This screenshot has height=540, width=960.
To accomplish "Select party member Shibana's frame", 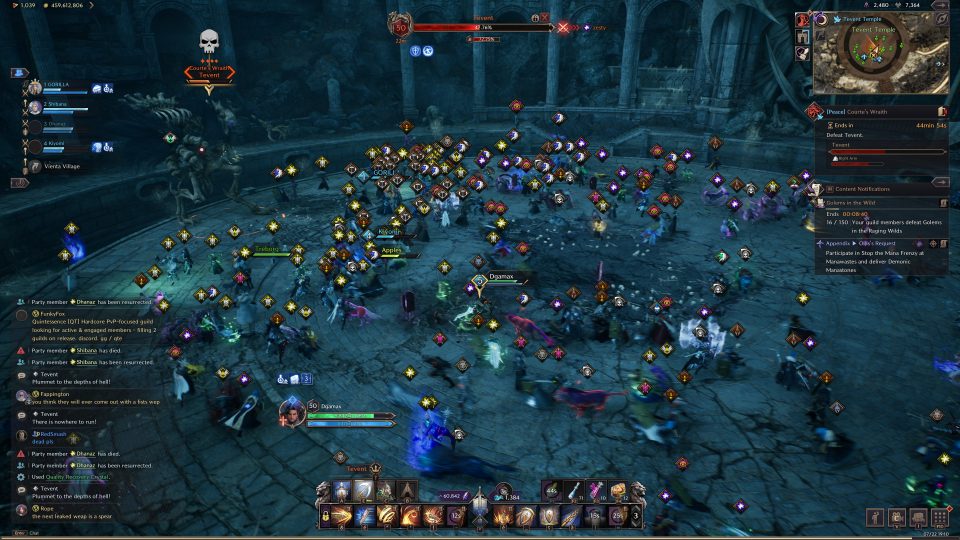I will [x=60, y=107].
